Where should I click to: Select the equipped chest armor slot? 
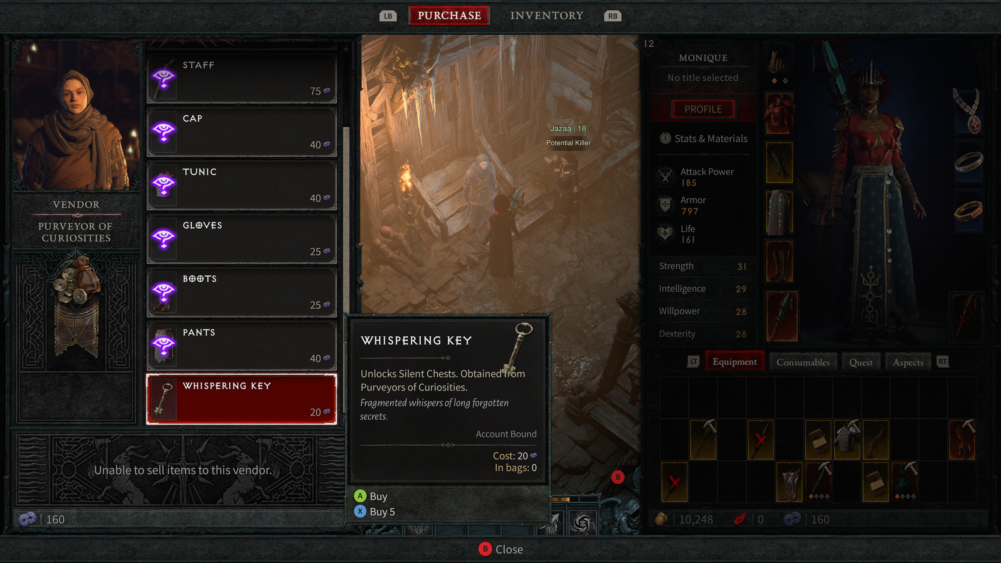point(779,113)
